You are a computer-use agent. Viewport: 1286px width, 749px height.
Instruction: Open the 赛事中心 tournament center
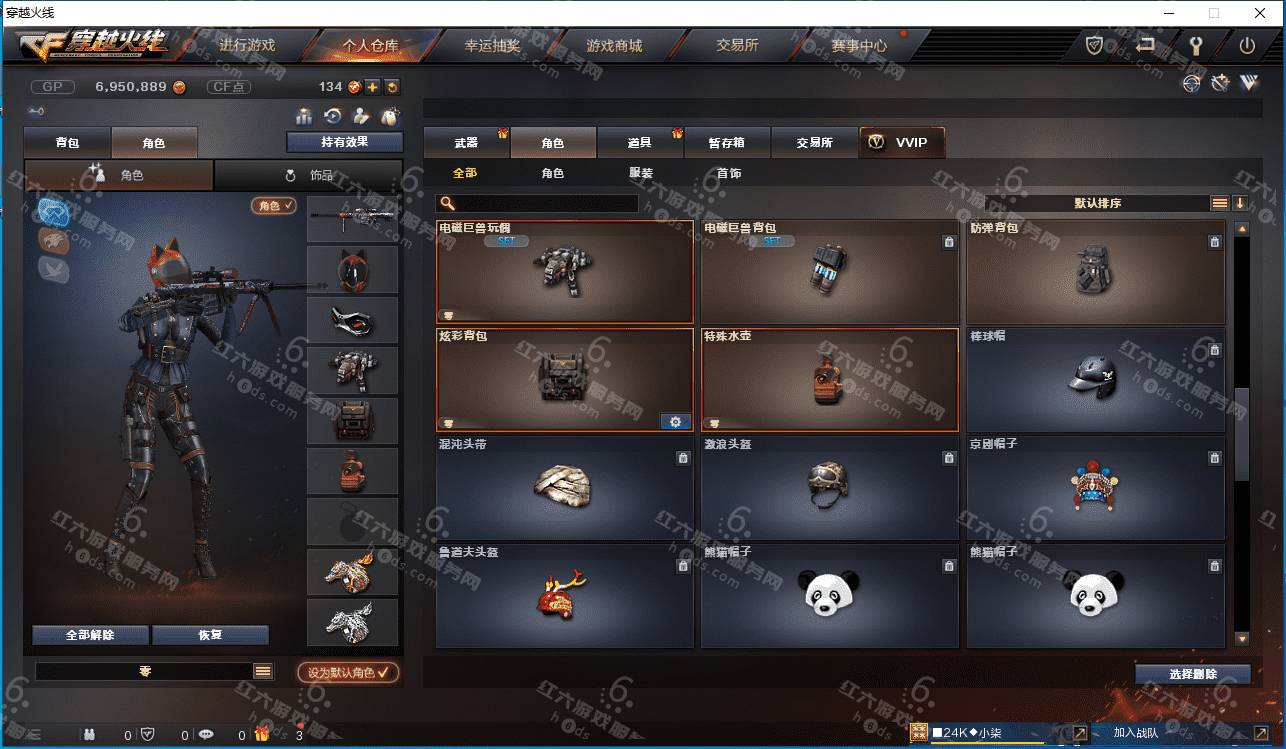859,45
